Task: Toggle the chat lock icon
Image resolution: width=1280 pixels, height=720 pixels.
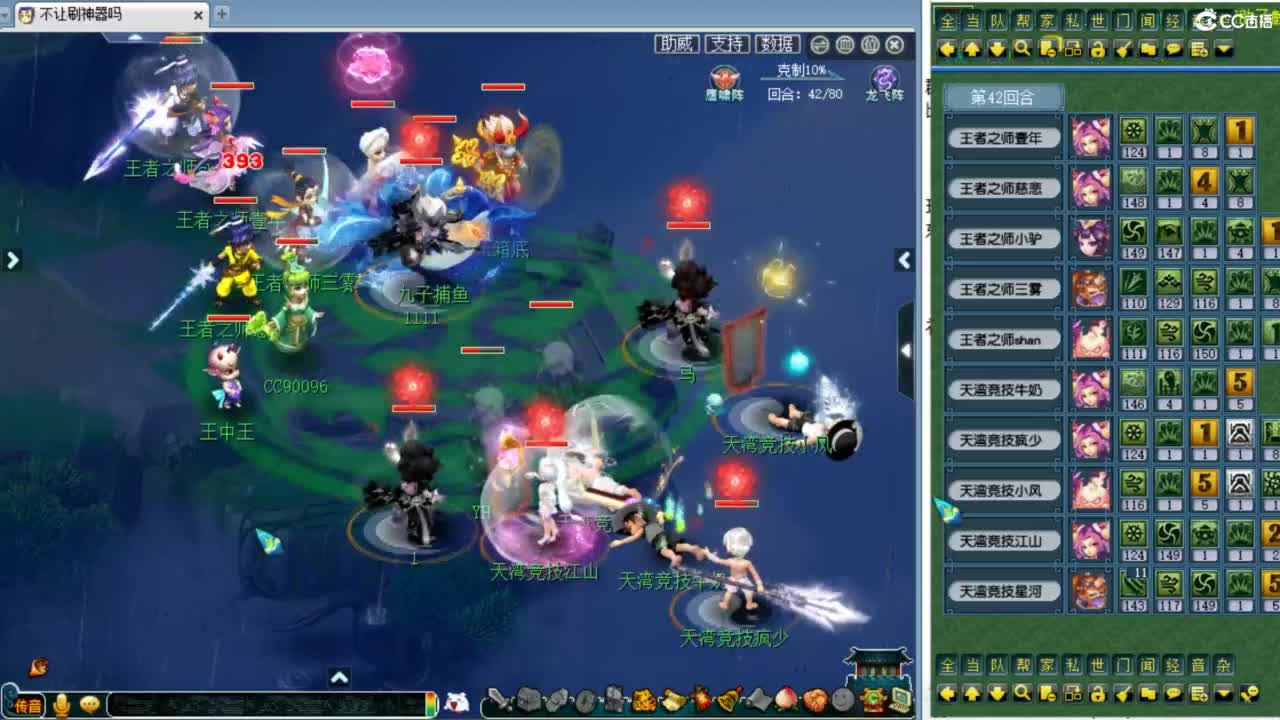Action: tap(1098, 48)
